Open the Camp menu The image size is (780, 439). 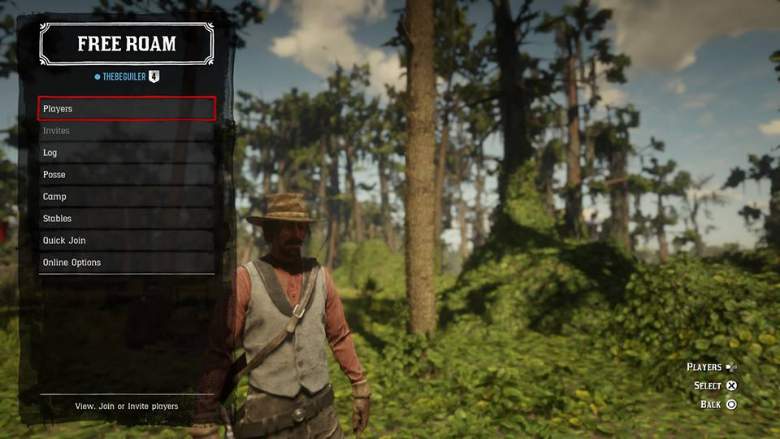127,197
